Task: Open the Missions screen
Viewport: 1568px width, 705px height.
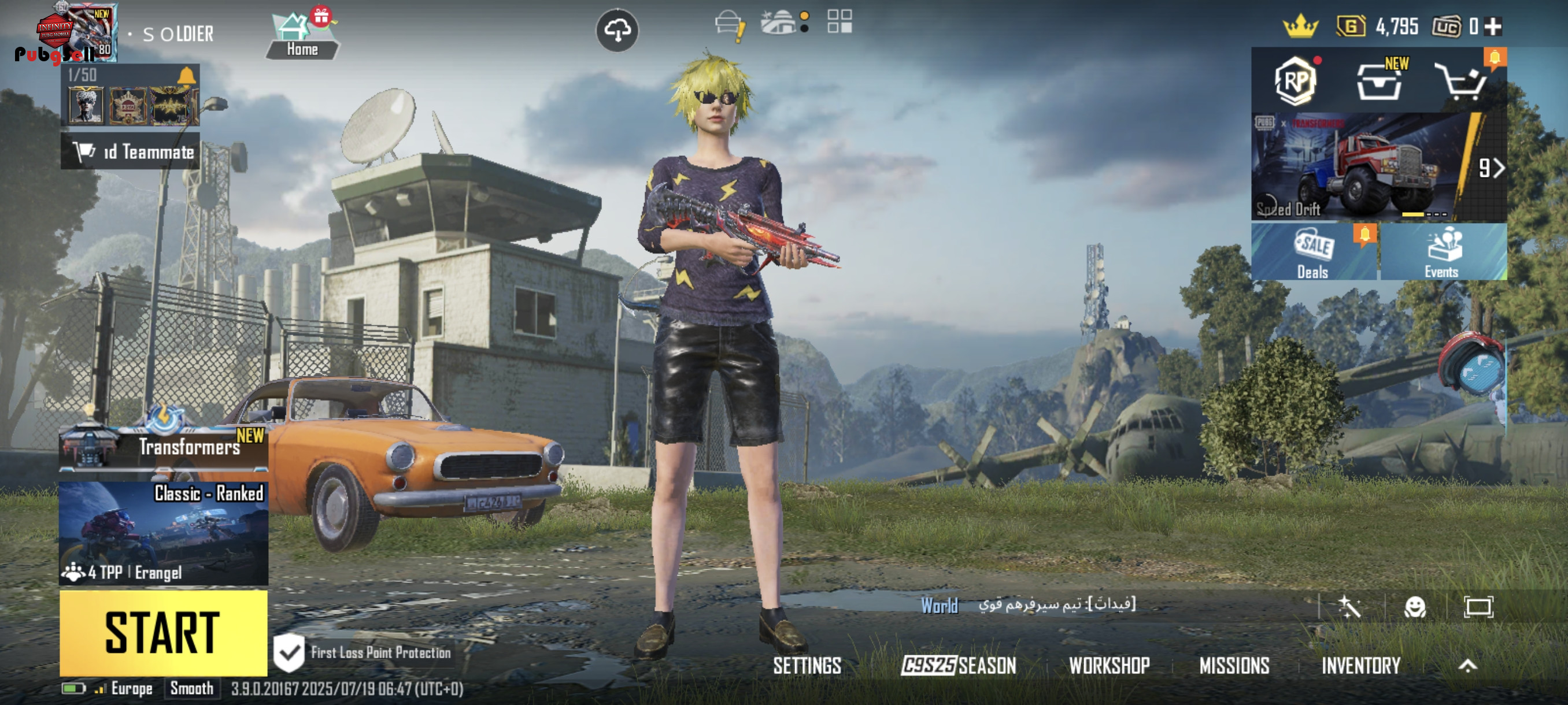Action: (1234, 666)
